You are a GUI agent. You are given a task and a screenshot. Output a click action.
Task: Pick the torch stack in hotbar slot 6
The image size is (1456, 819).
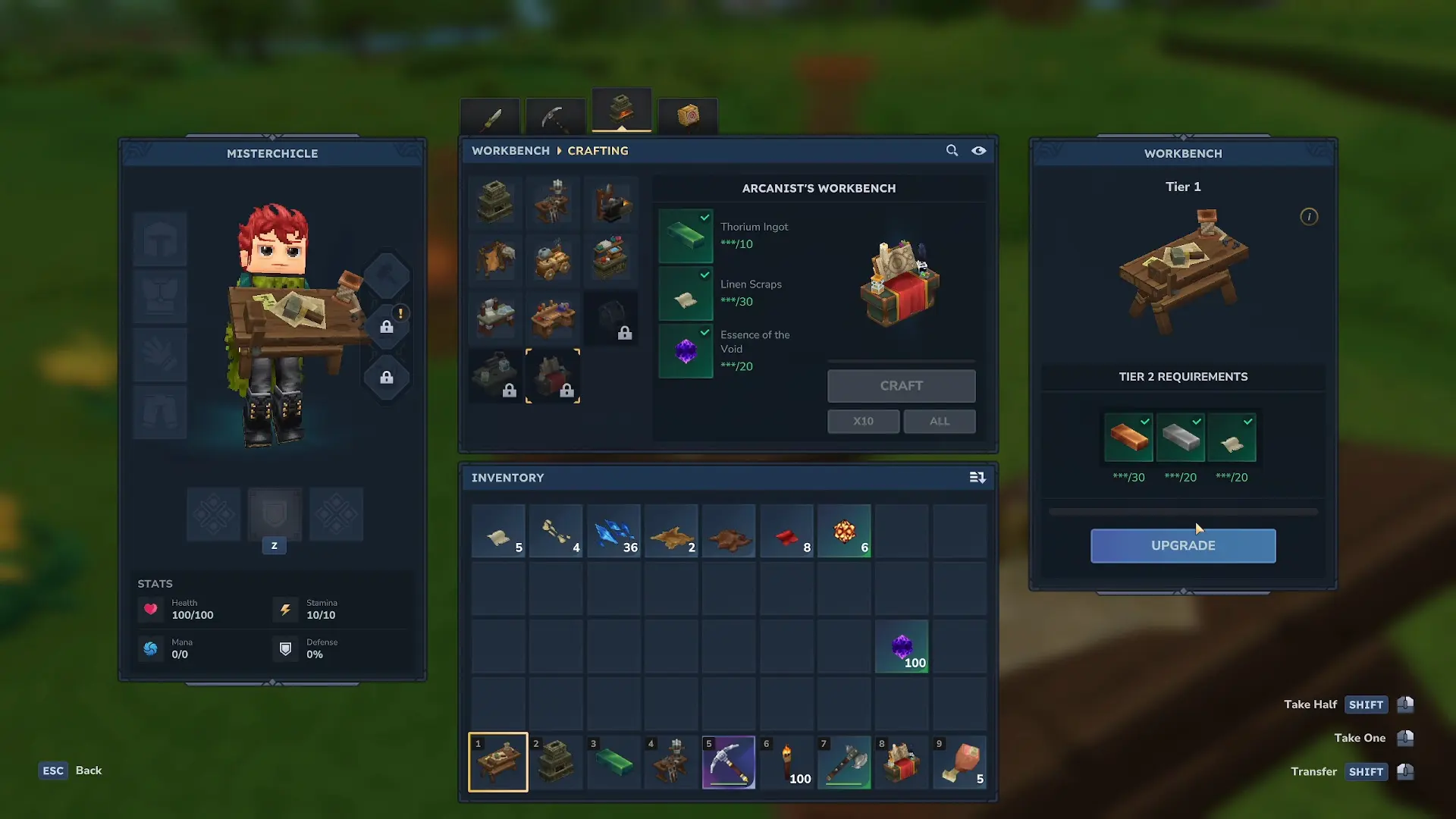coord(786,762)
